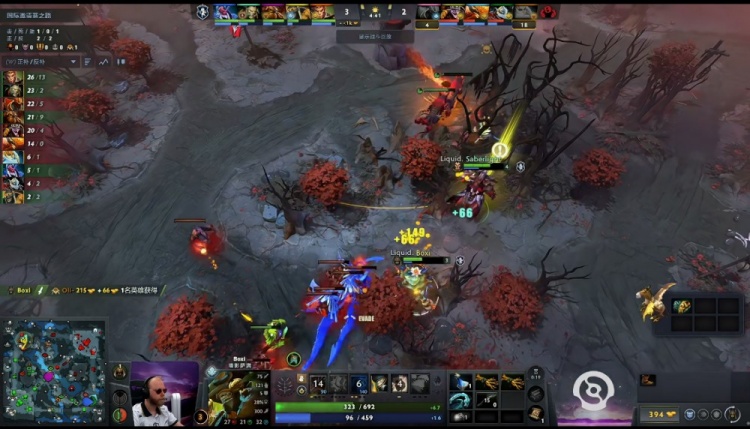Select the last Dire hero portrait in top bar
This screenshot has height=429, width=750.
pos(524,12)
